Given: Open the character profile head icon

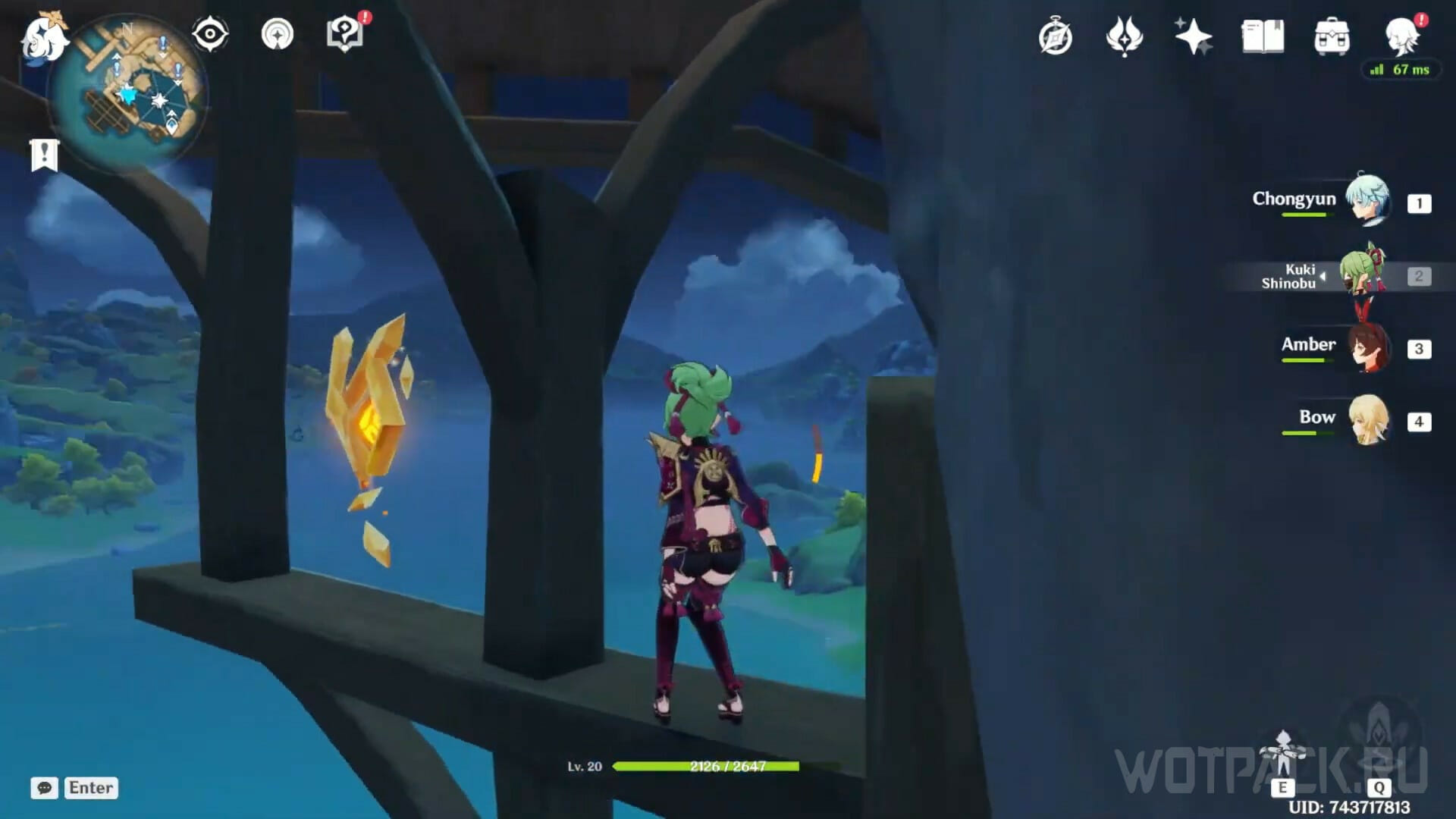Looking at the screenshot, I should [x=1401, y=36].
